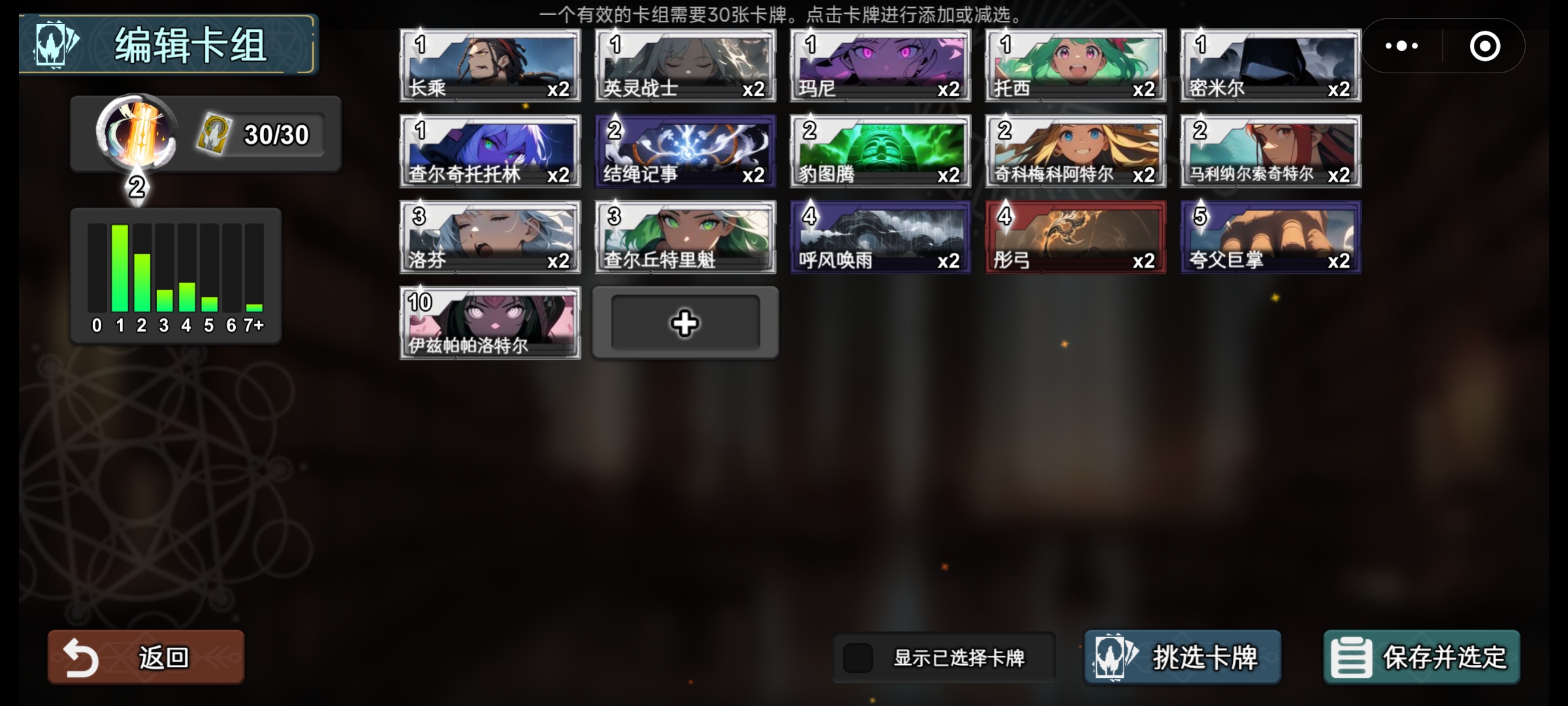
Task: Click the 夸父巨掌 card
Action: tap(1269, 237)
